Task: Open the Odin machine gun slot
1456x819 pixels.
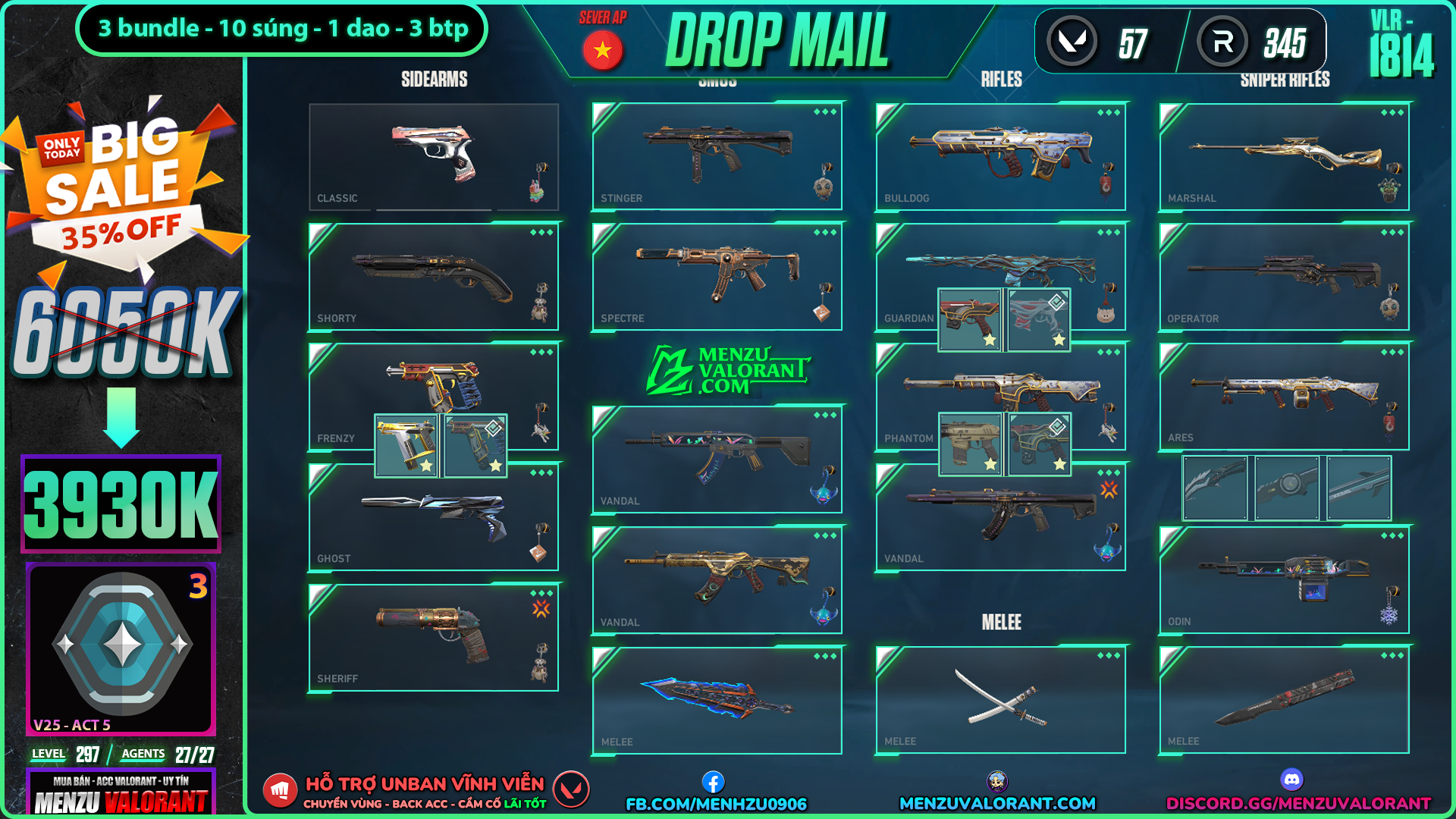Action: (x=1284, y=580)
